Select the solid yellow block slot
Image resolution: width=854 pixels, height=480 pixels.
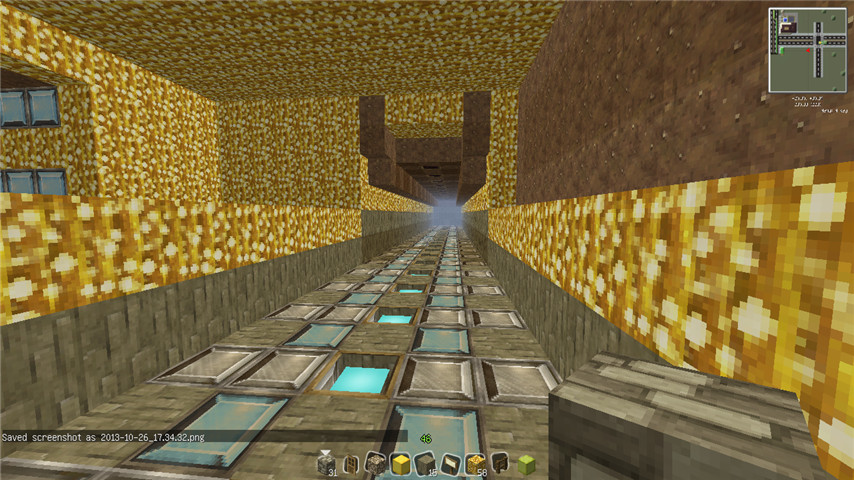[400, 462]
